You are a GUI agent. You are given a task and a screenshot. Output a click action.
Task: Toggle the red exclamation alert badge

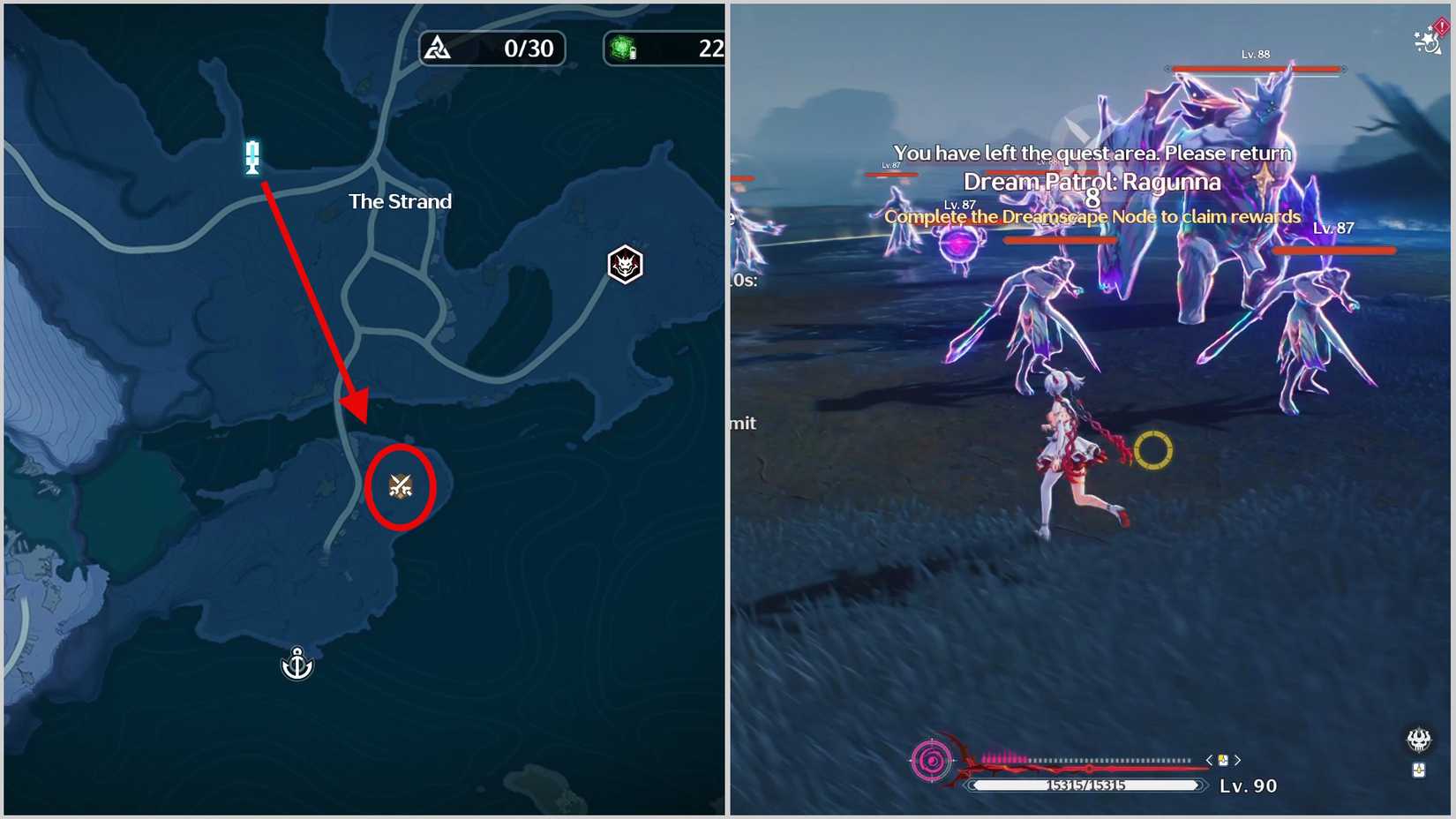pyautogui.click(x=1442, y=26)
